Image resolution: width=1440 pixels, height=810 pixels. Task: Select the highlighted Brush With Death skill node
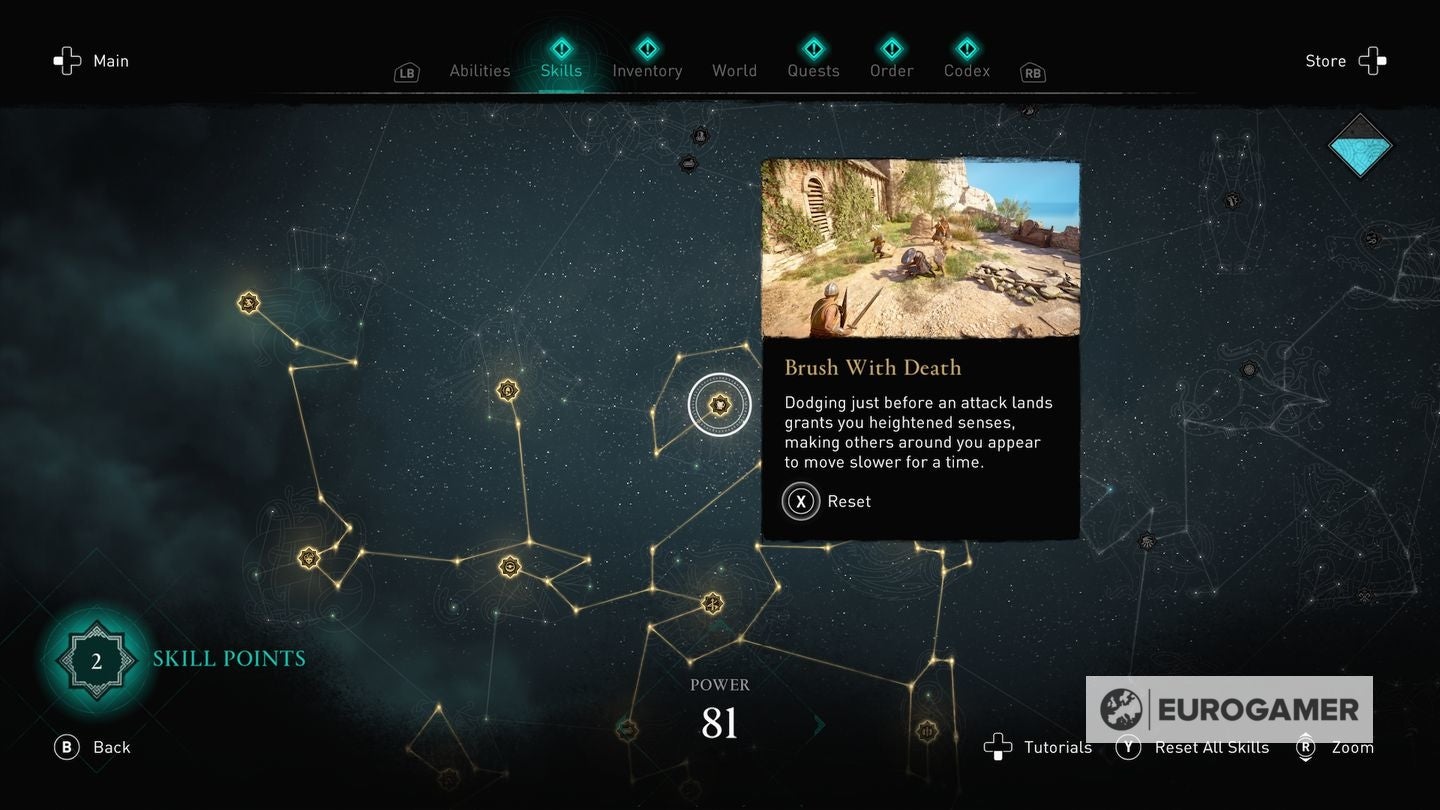[719, 405]
